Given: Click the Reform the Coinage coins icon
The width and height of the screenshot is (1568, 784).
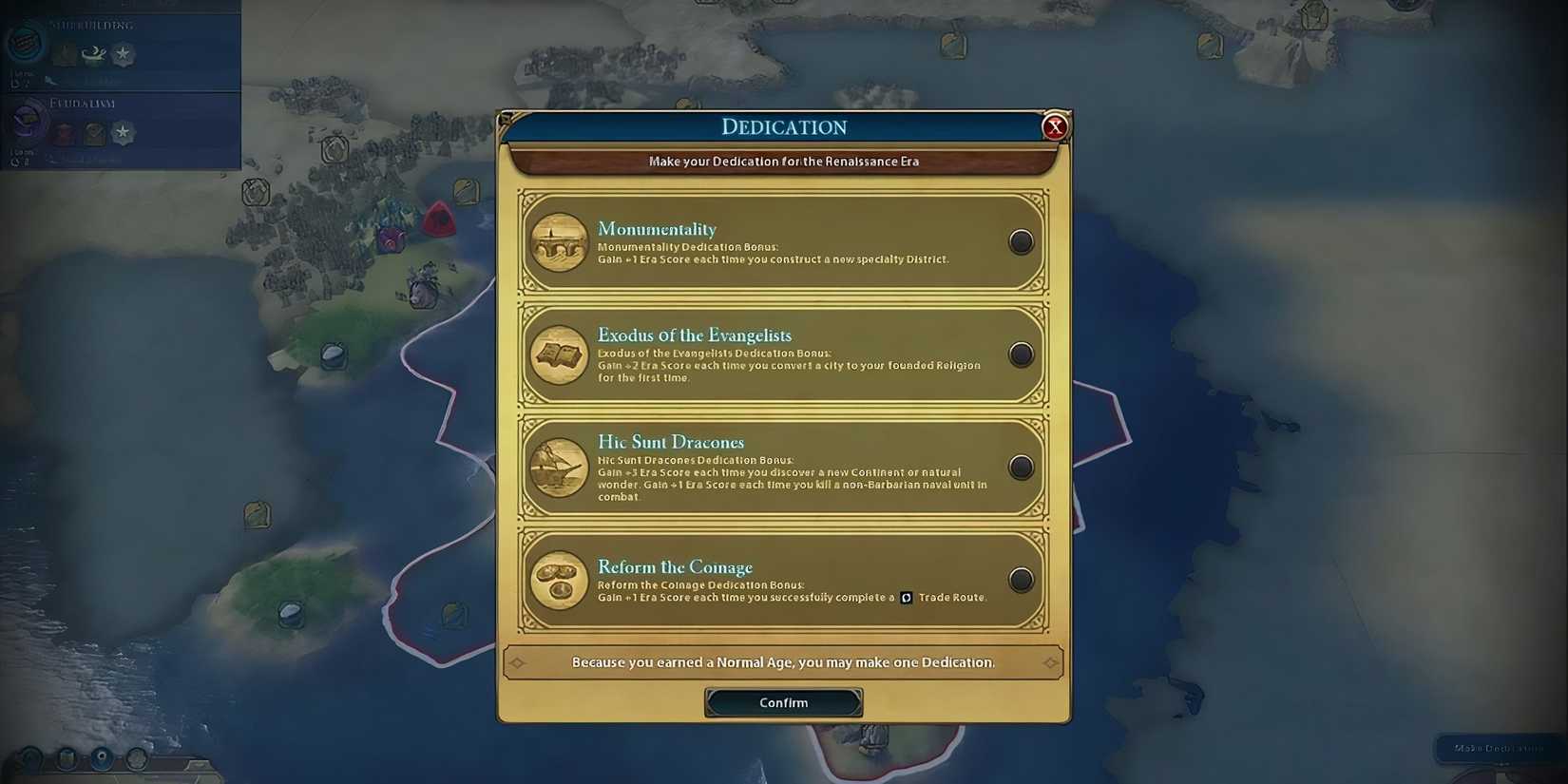Looking at the screenshot, I should pos(559,580).
